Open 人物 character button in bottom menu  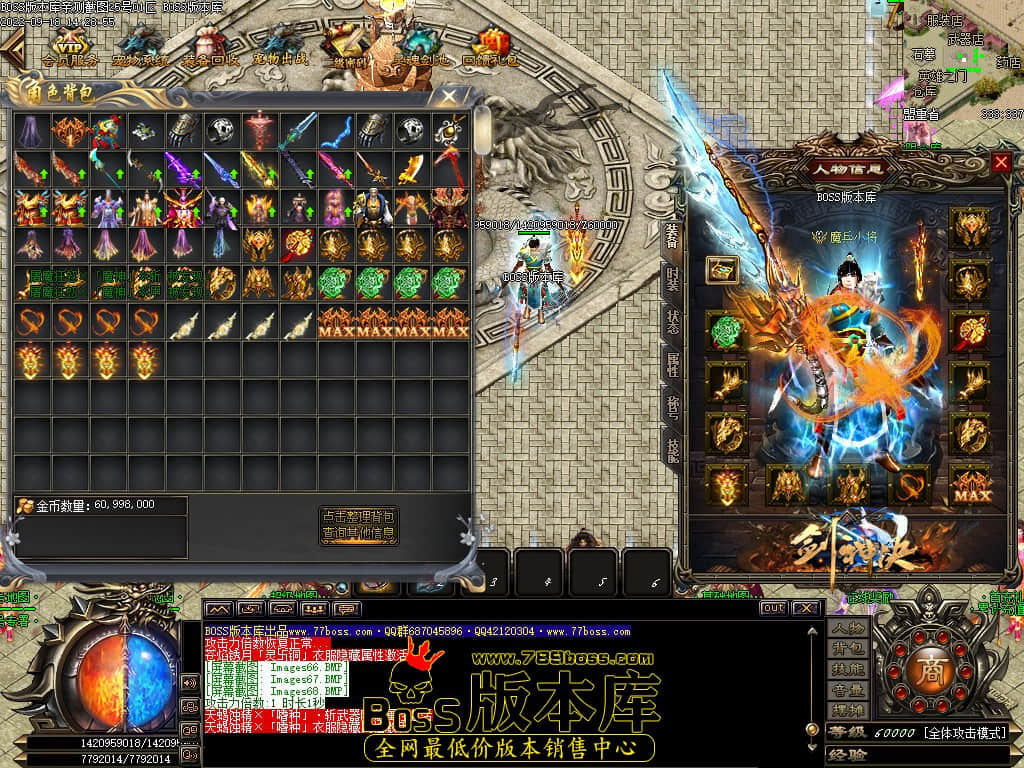[846, 629]
